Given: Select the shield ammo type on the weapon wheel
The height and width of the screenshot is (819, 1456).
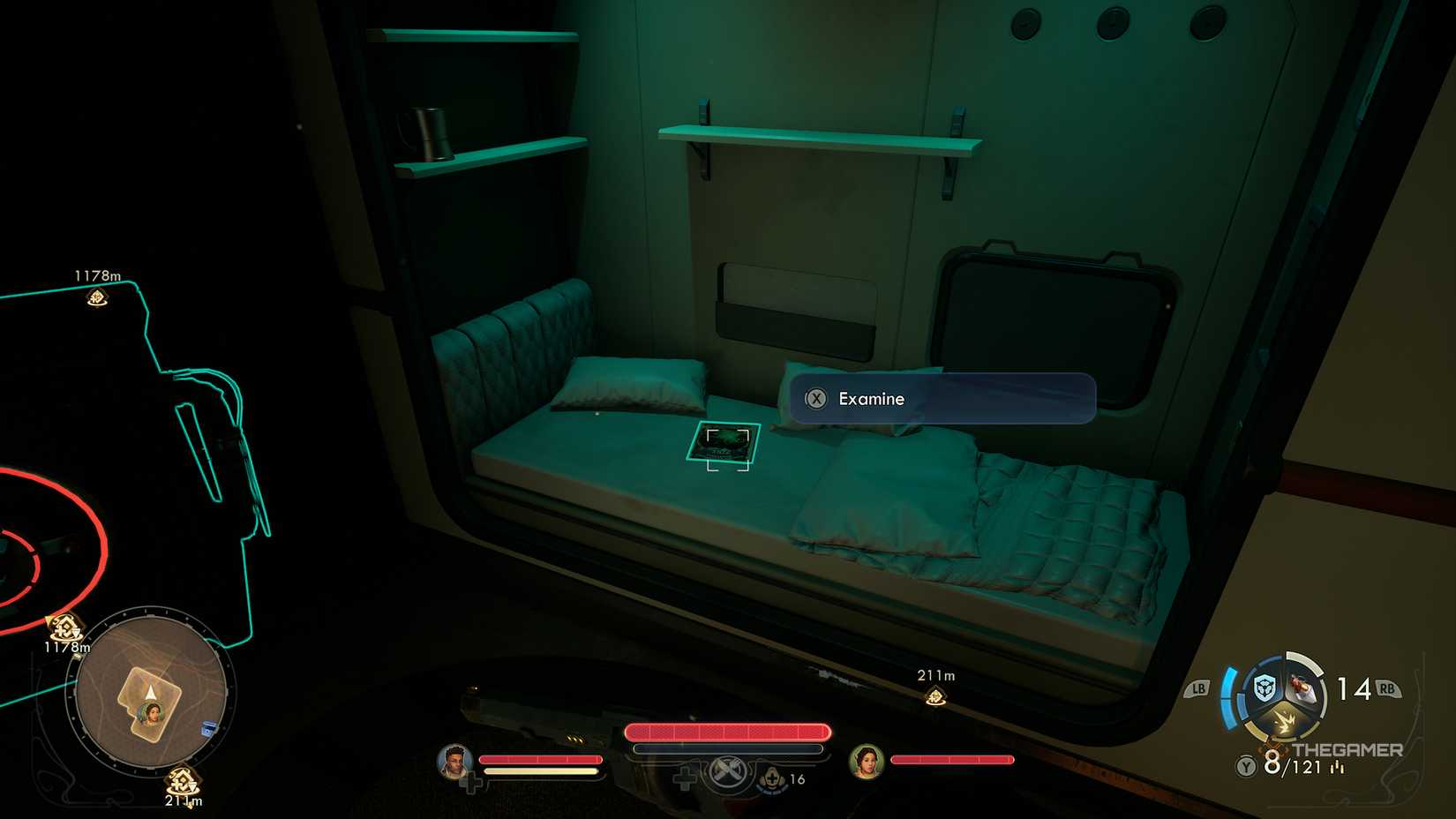Looking at the screenshot, I should pyautogui.click(x=1265, y=687).
